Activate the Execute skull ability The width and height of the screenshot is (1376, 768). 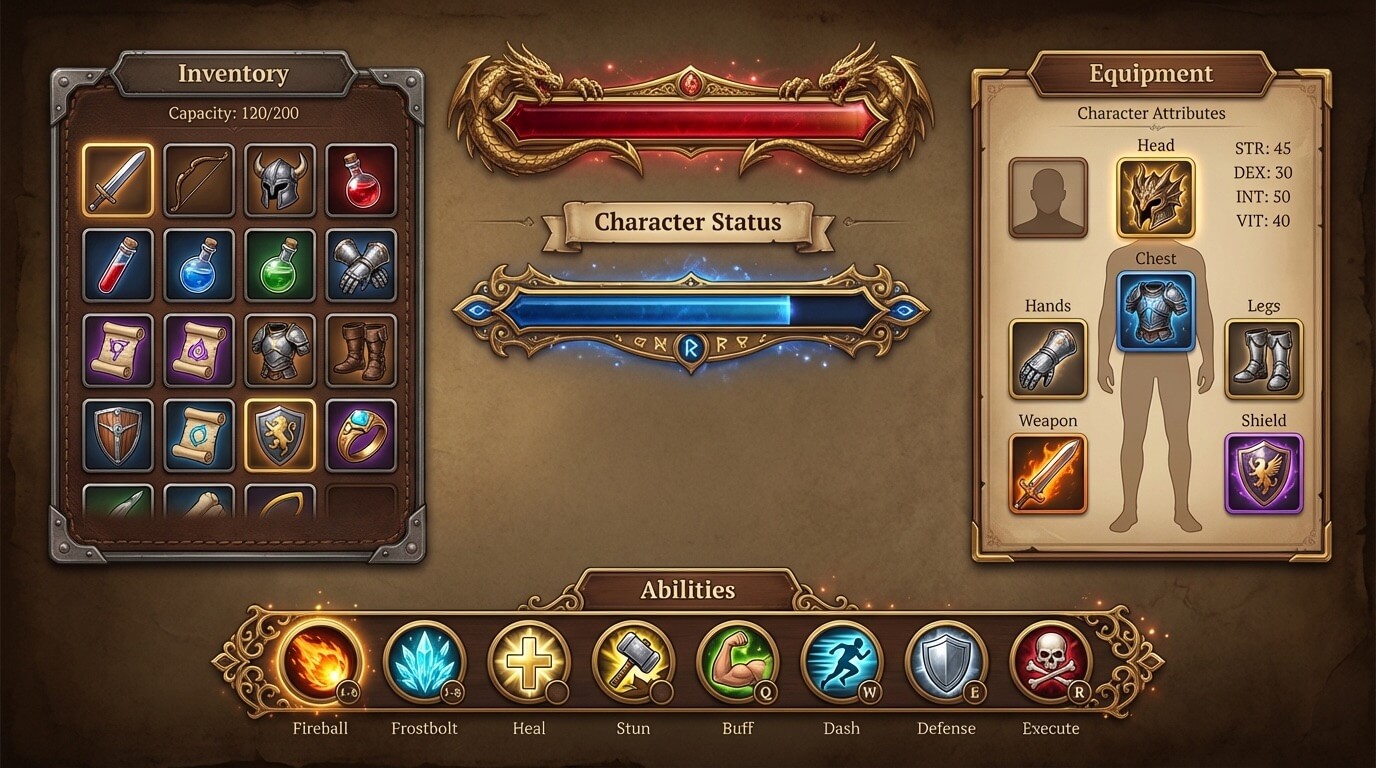[1049, 660]
